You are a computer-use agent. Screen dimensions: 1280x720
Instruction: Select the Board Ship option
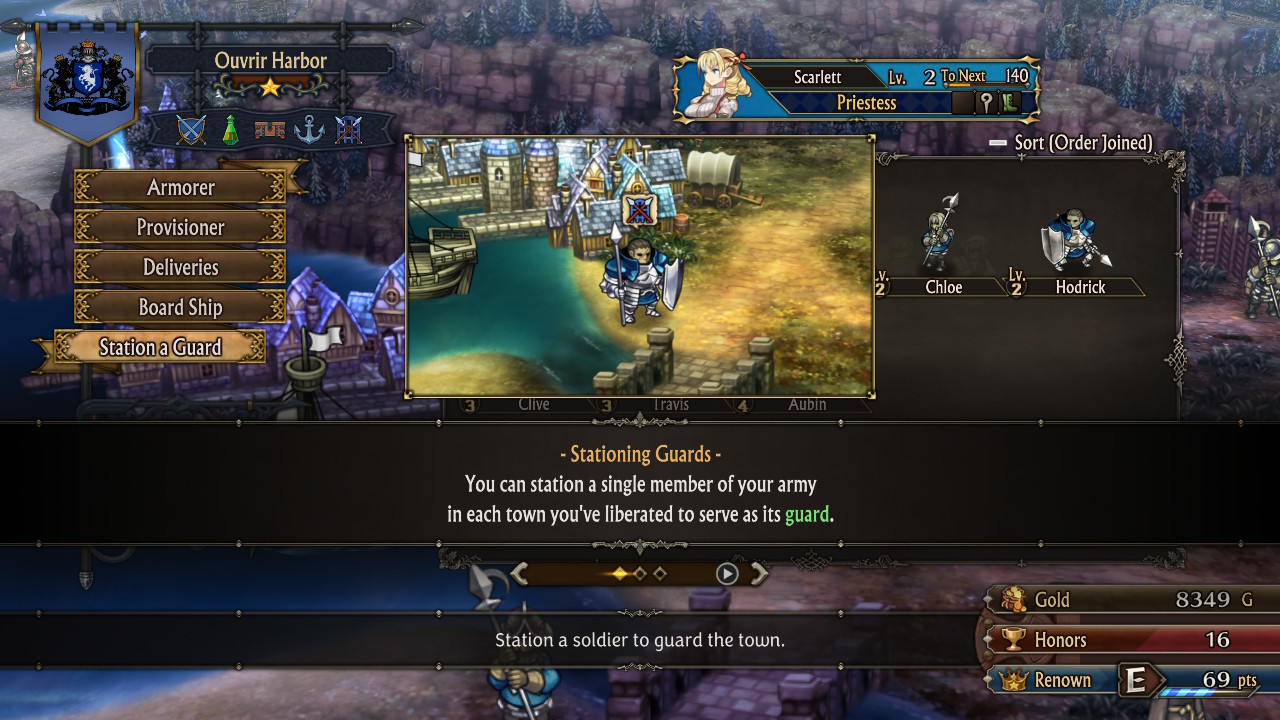[180, 307]
